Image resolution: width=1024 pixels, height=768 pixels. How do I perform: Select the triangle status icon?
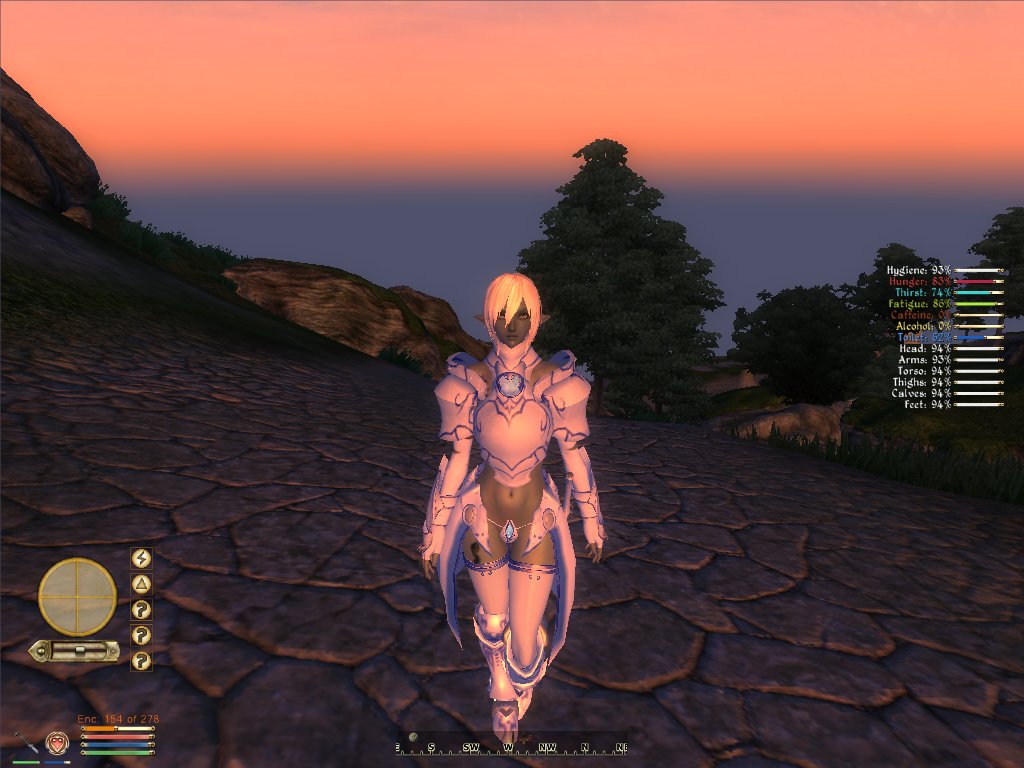point(142,584)
